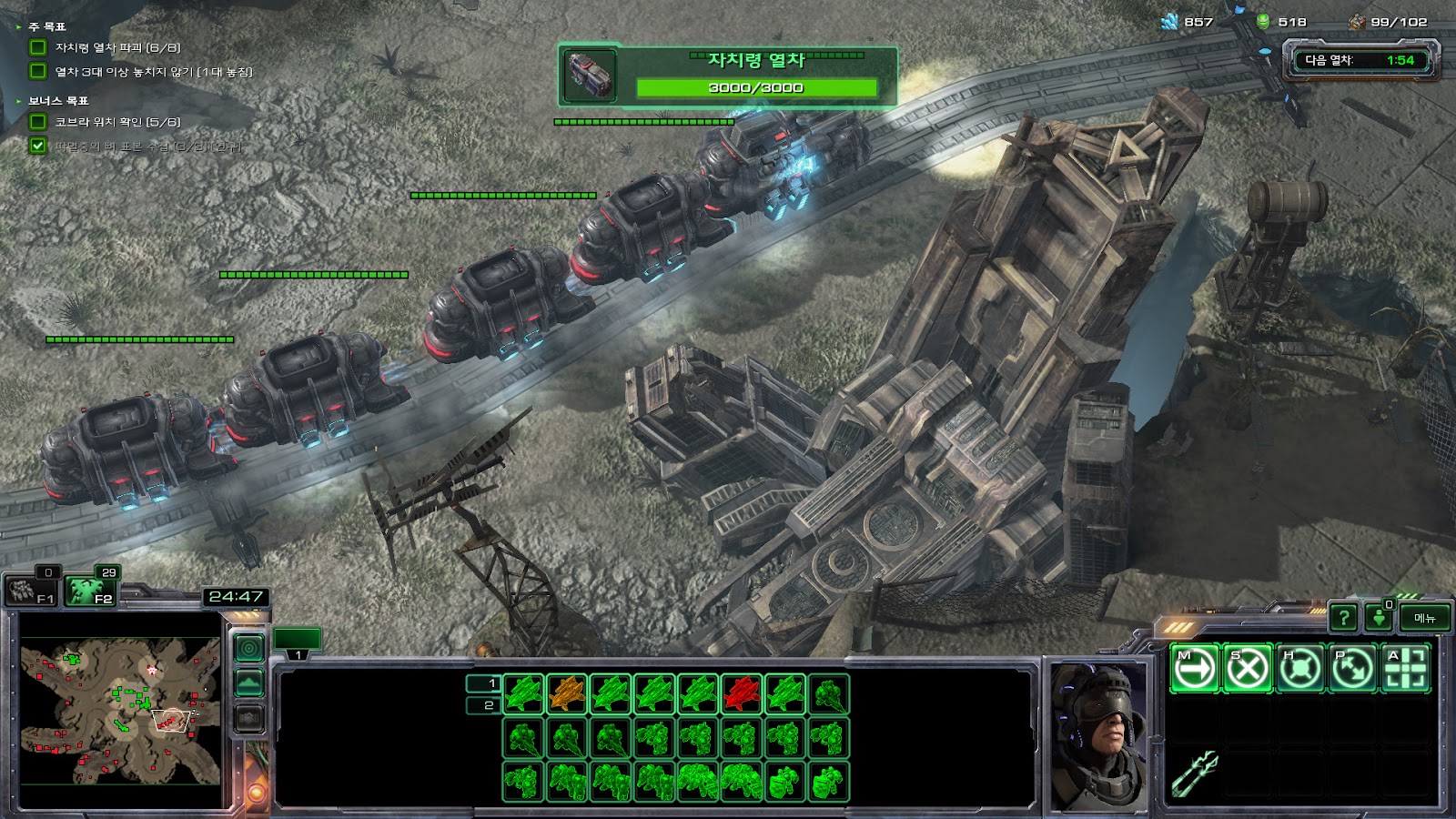Choose the Patrol command (P)
Screen dimensions: 1456x819
click(1352, 669)
